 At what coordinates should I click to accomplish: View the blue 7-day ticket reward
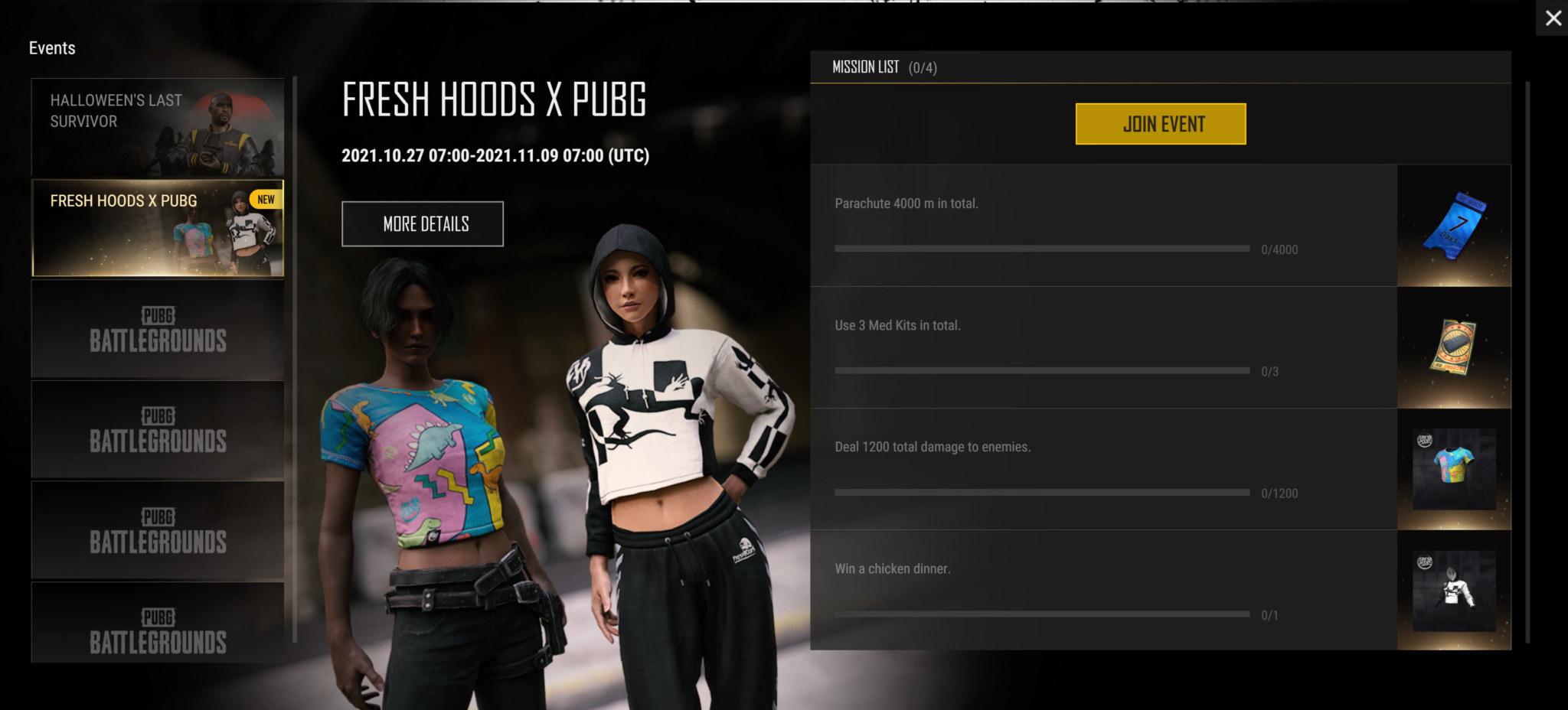coord(1453,226)
